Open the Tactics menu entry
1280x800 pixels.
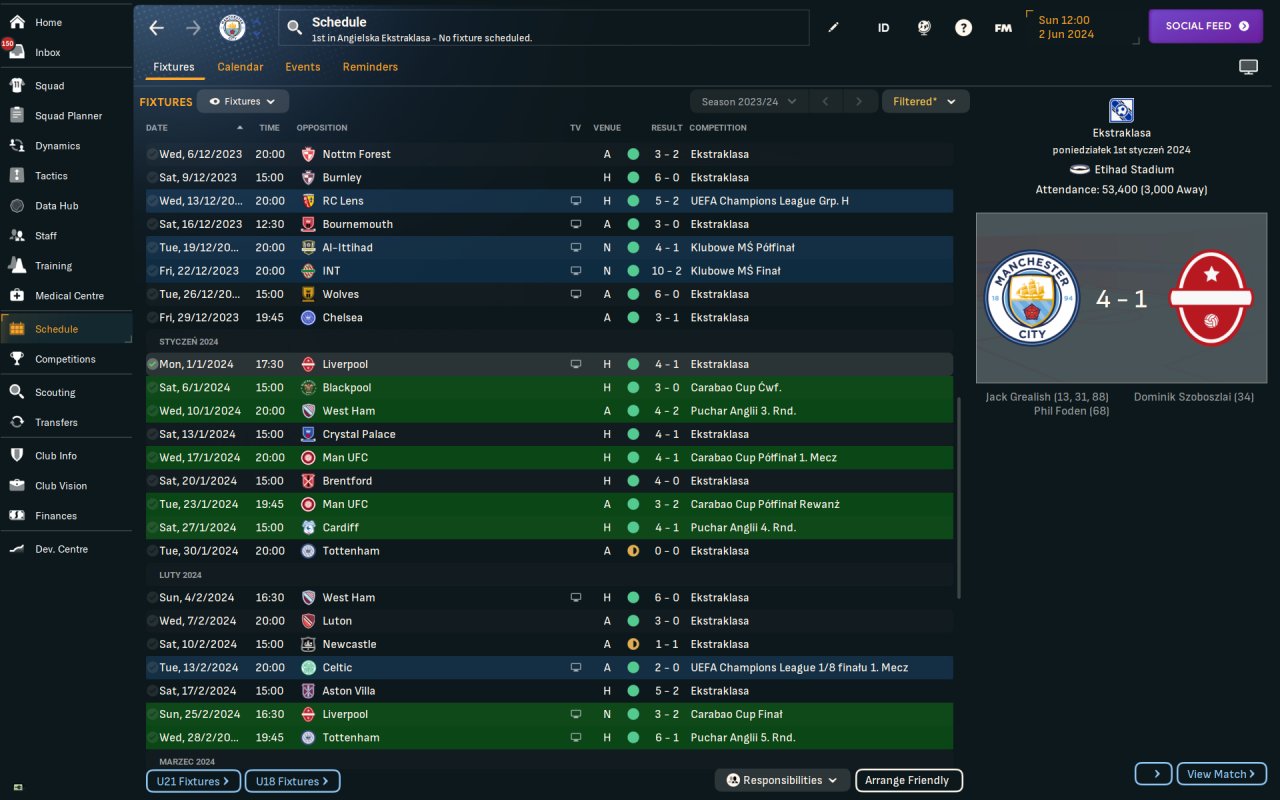(51, 176)
